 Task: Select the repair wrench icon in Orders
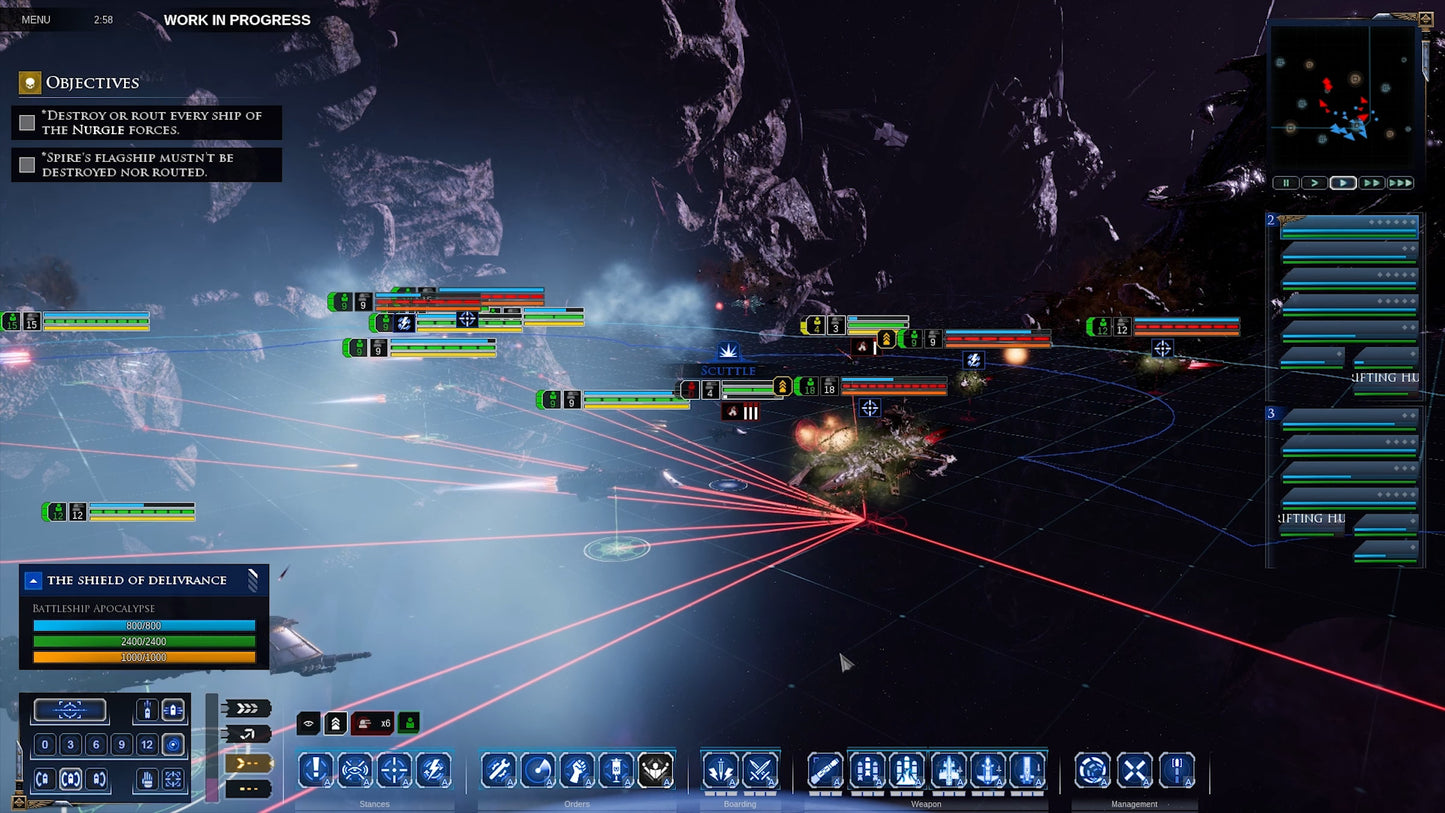(498, 768)
